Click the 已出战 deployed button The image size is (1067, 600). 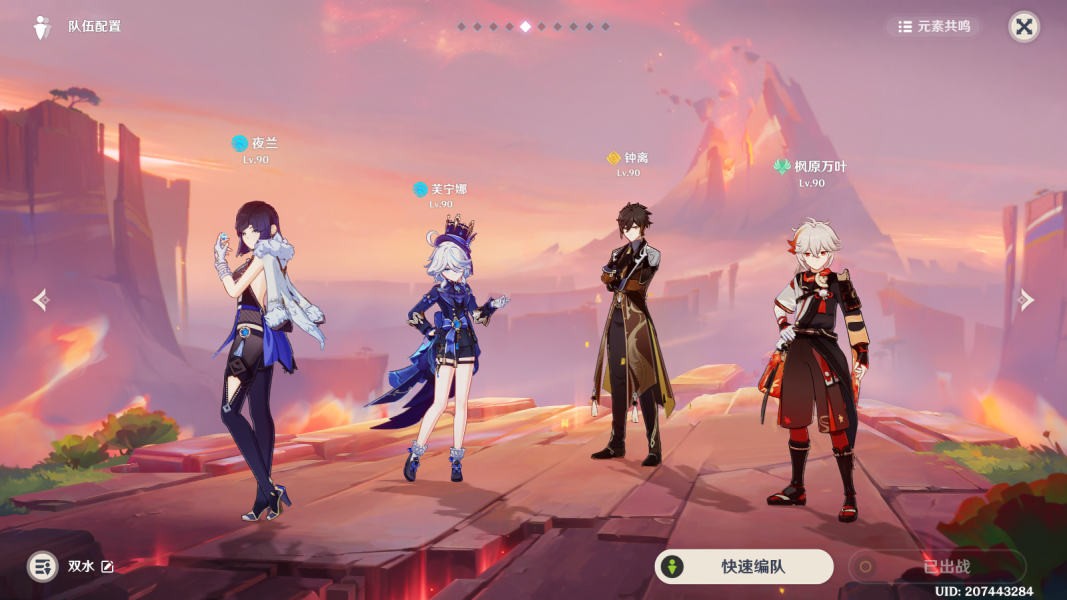pyautogui.click(x=937, y=567)
